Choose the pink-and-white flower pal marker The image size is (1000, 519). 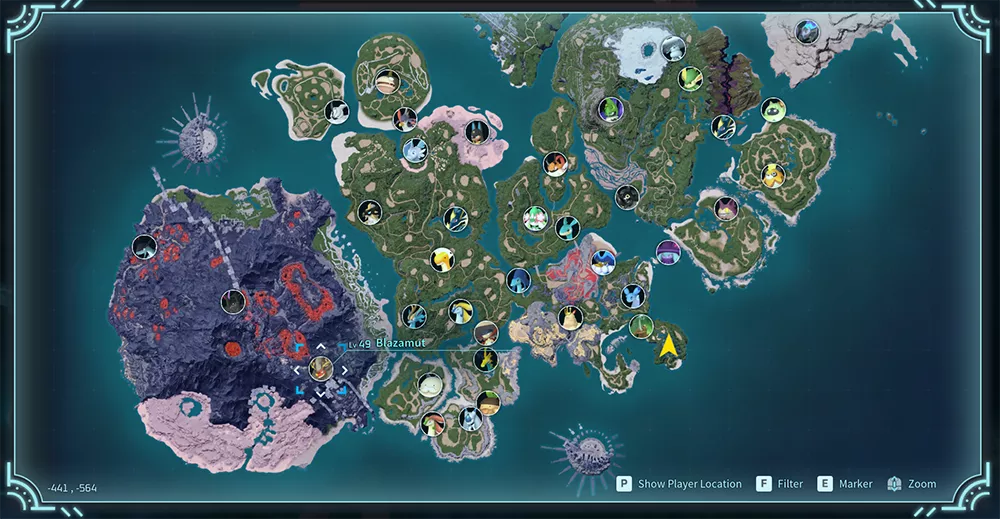(x=537, y=217)
